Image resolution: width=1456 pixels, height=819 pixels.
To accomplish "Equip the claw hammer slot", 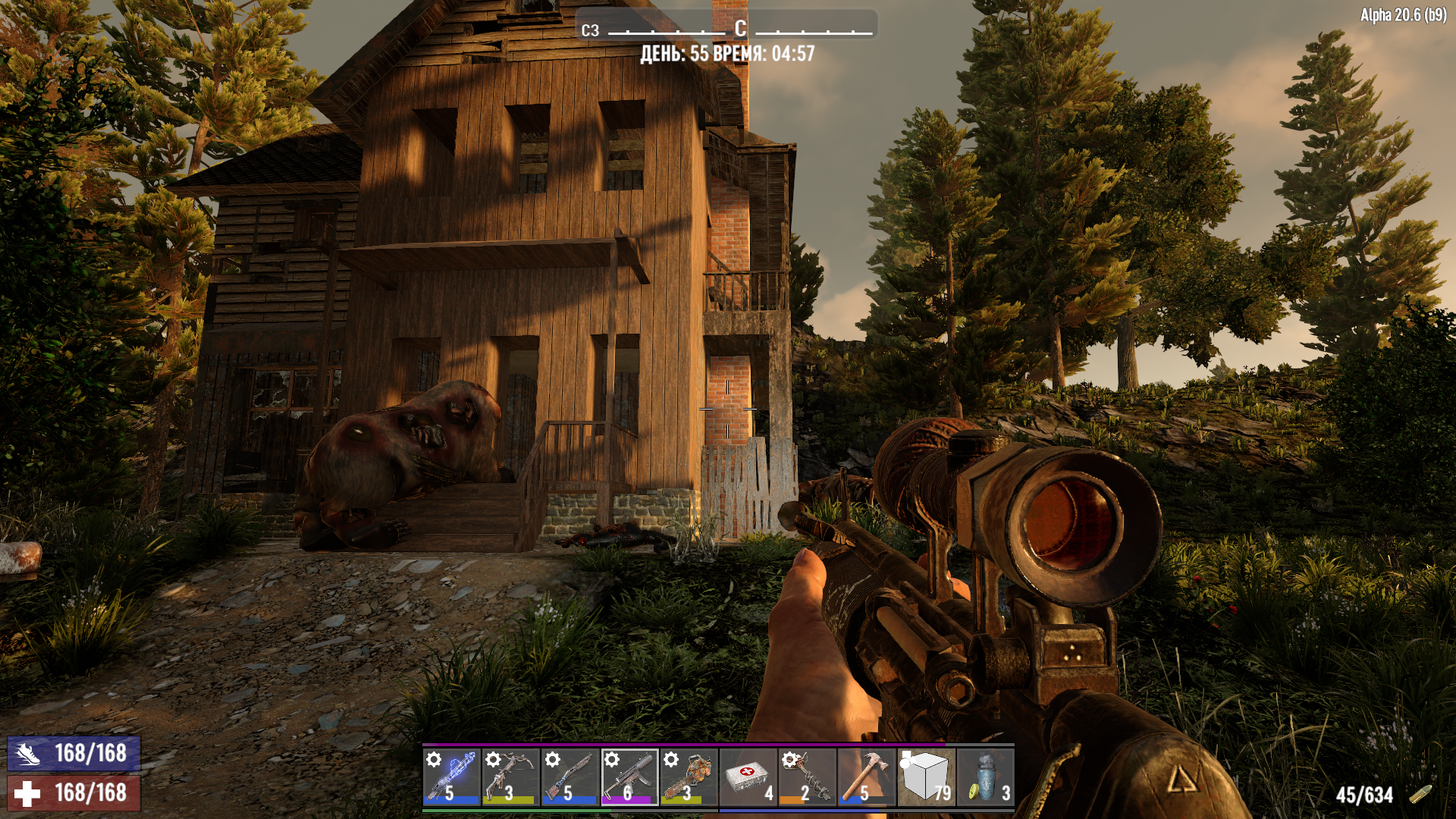I will 866,777.
